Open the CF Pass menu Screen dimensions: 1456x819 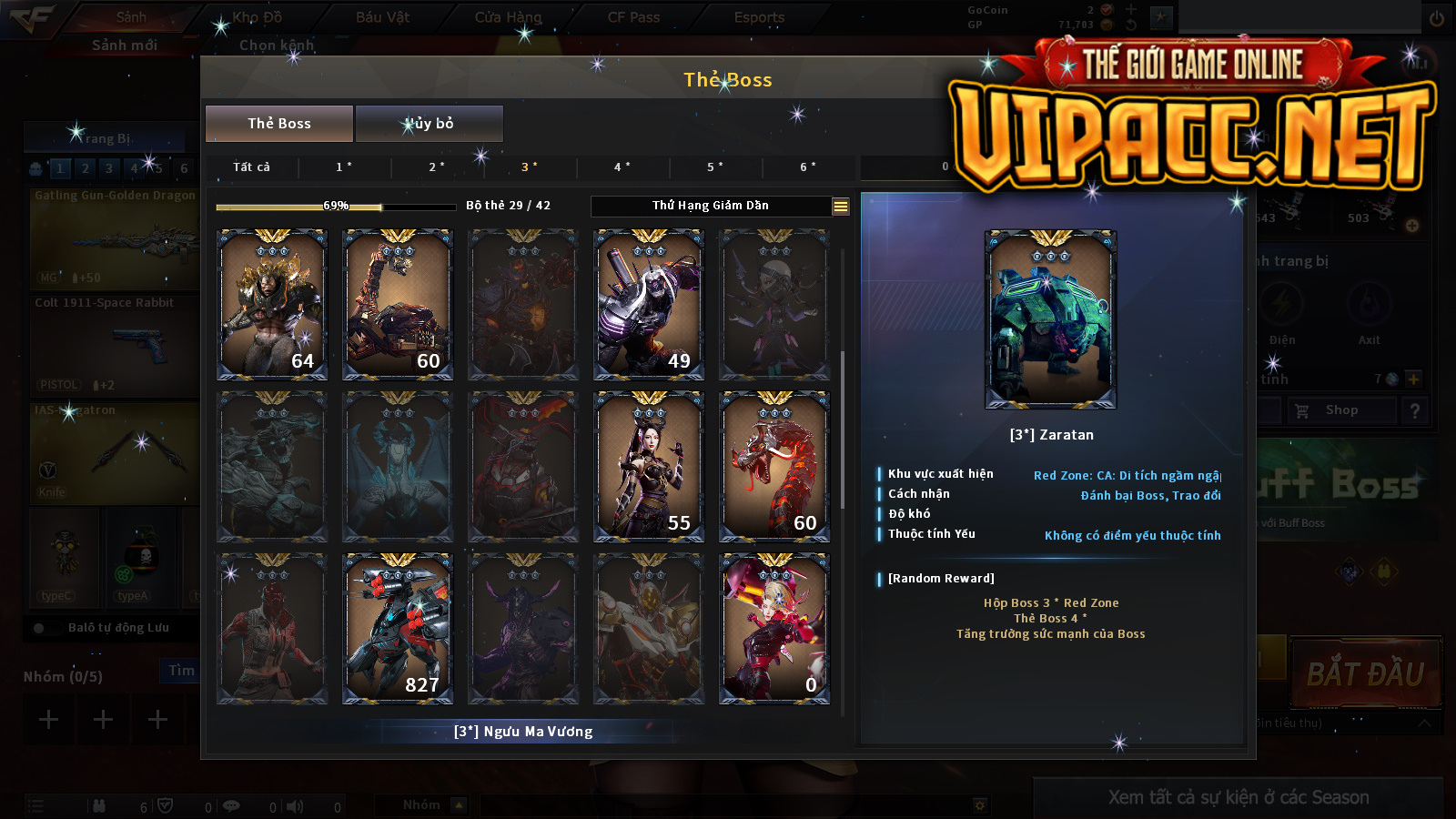633,17
